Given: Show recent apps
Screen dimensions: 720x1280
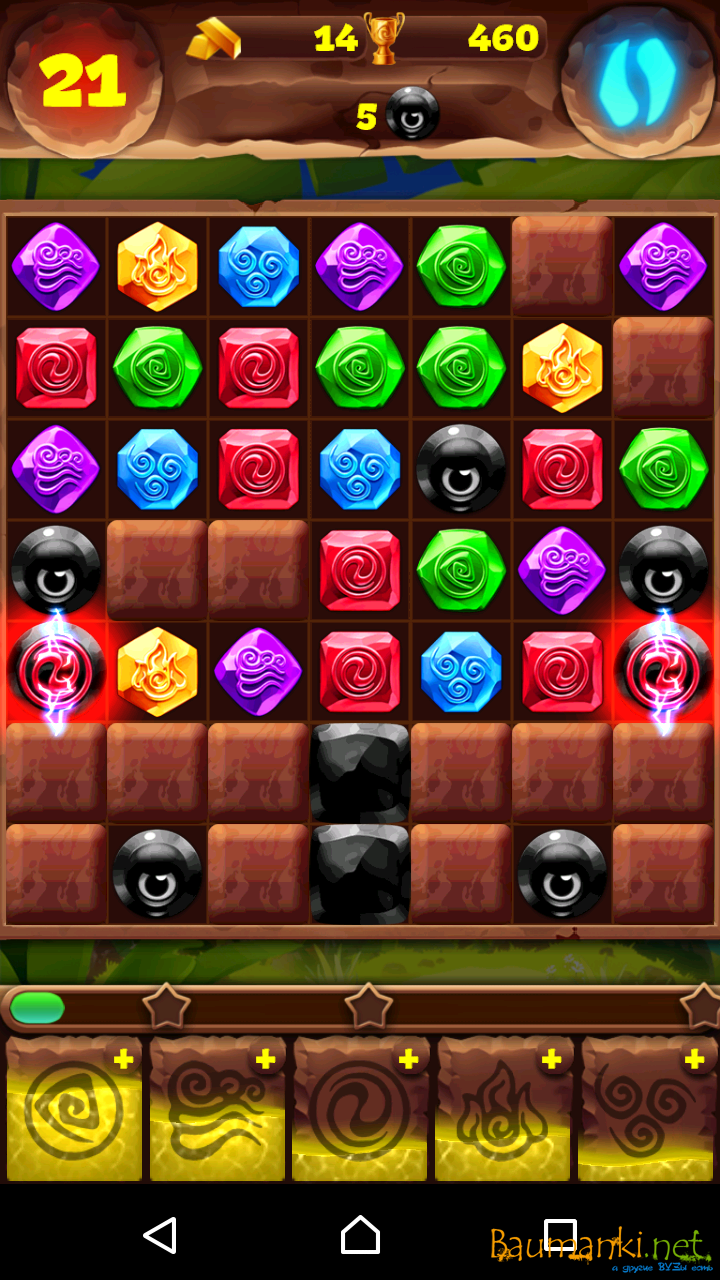Looking at the screenshot, I should pyautogui.click(x=560, y=1235).
